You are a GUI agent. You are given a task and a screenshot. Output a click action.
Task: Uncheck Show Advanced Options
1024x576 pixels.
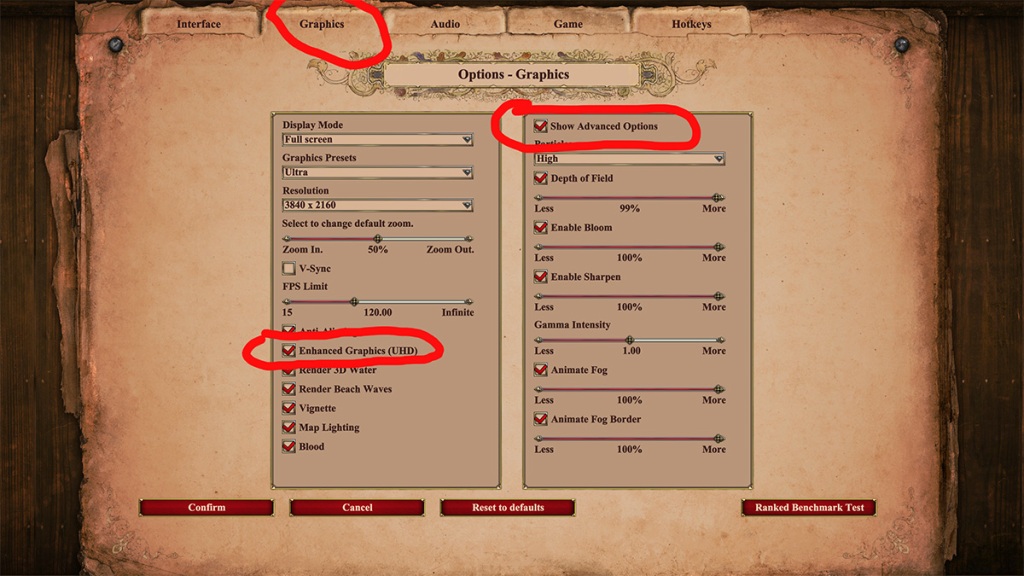pyautogui.click(x=541, y=127)
